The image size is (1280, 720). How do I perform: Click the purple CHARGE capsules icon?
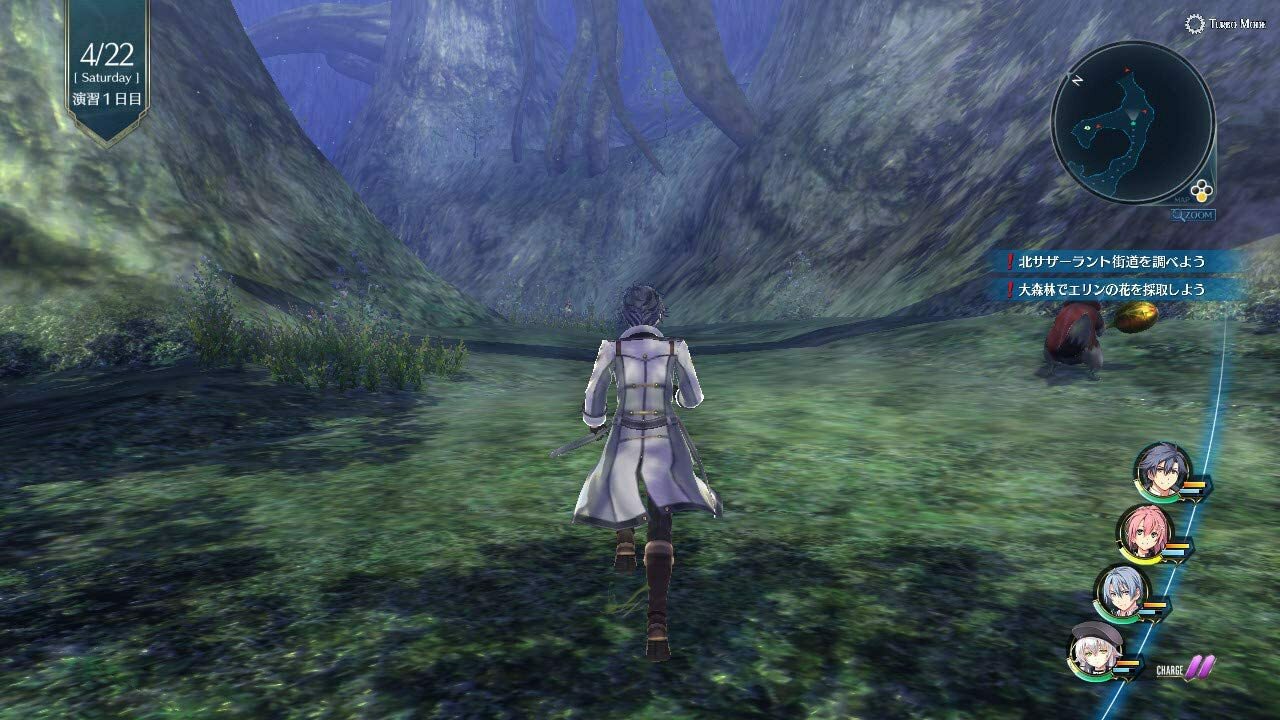[x=1200, y=667]
